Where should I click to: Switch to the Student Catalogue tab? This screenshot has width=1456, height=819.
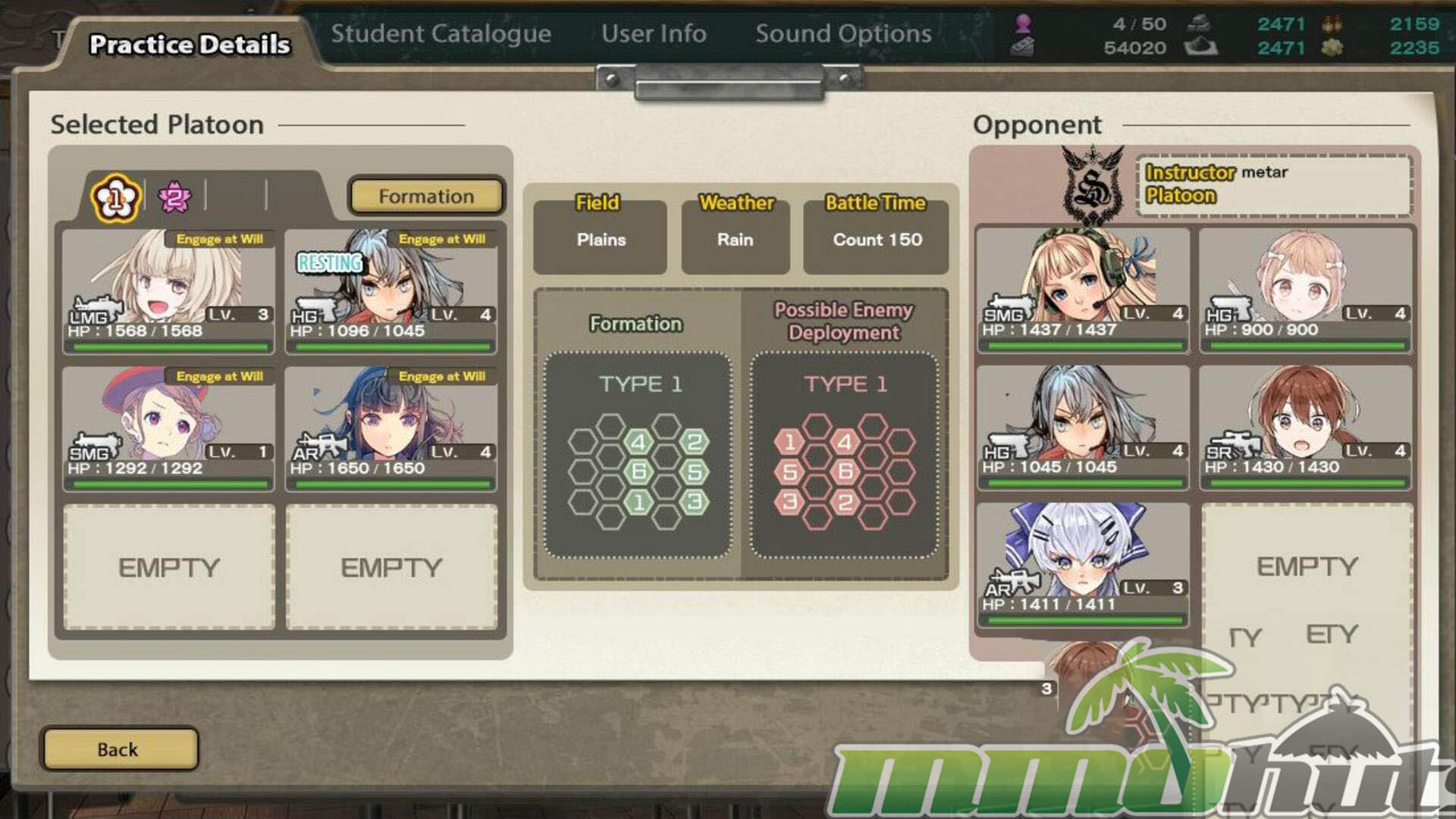click(441, 34)
